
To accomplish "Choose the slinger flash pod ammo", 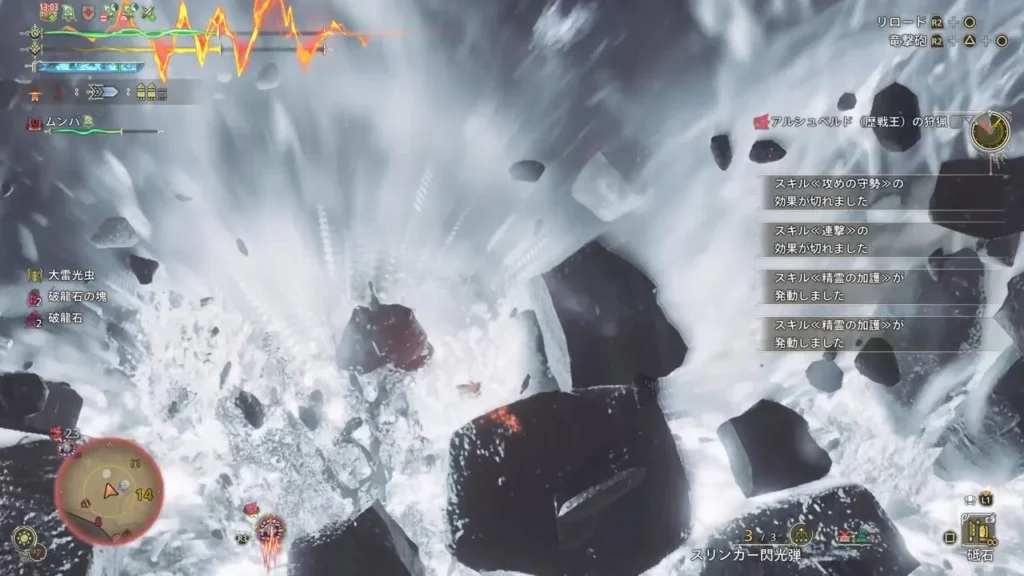I will 744,554.
